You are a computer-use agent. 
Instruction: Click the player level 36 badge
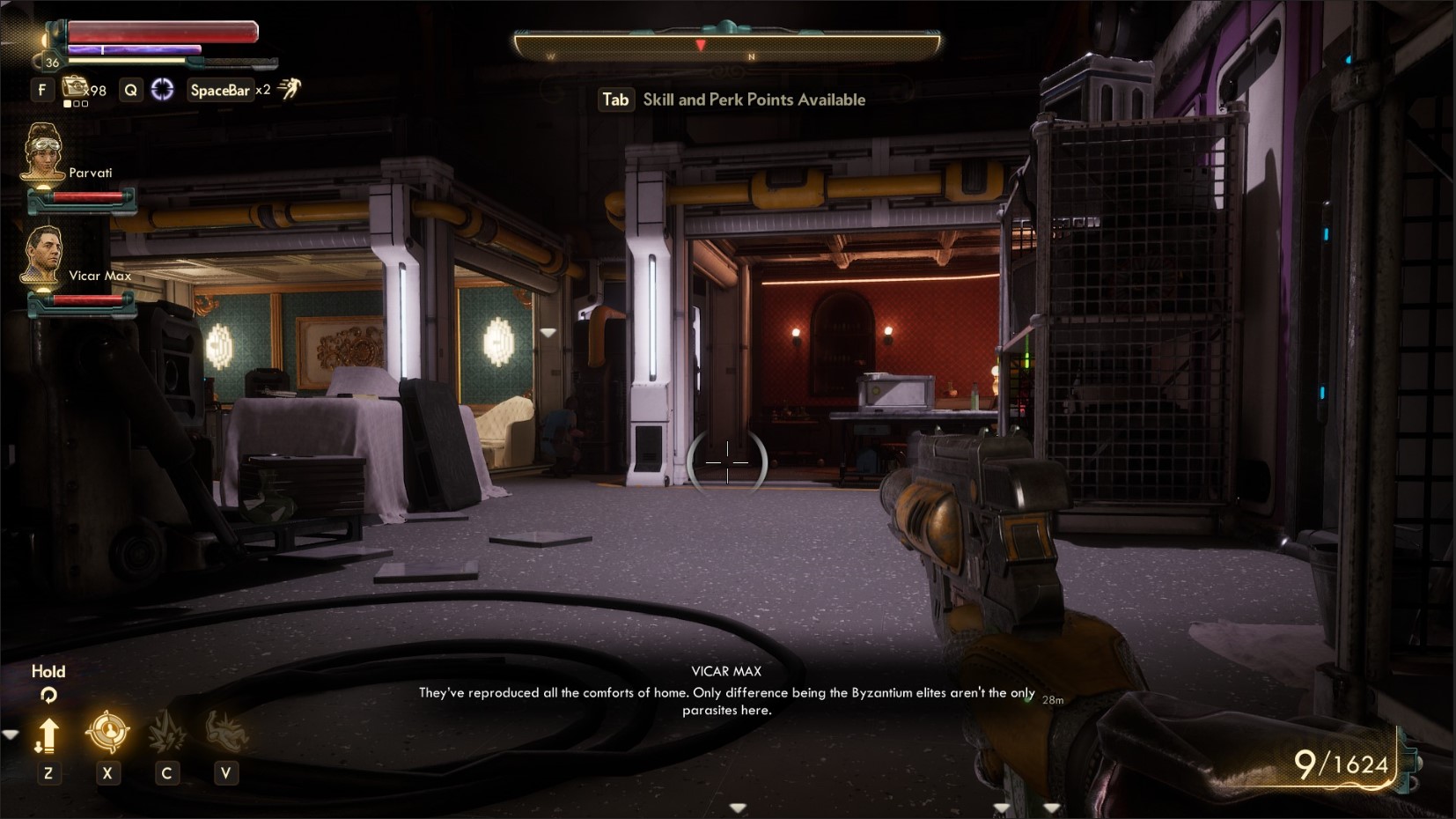point(52,63)
